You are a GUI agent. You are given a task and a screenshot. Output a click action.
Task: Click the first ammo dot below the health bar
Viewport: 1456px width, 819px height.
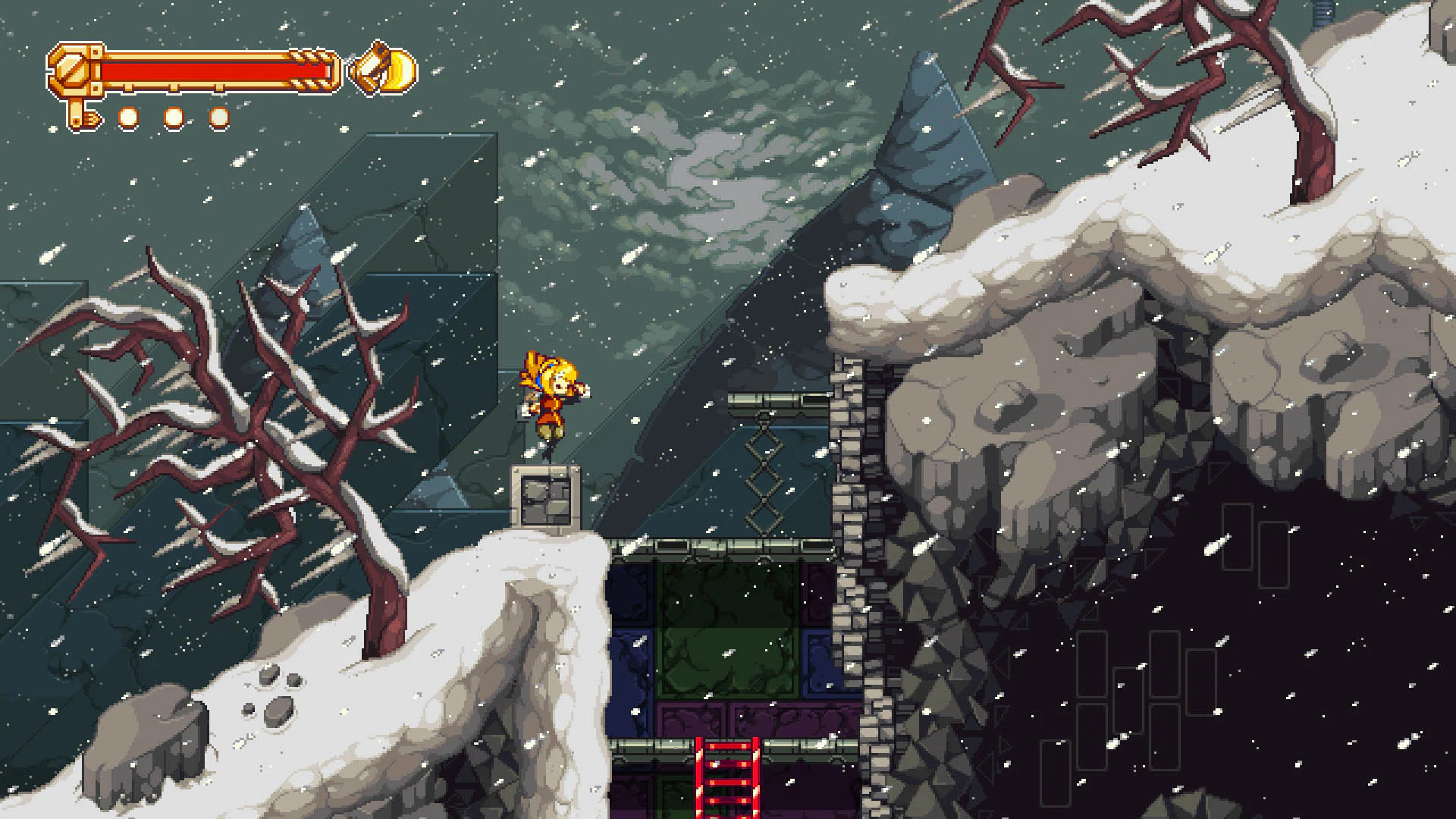(129, 116)
